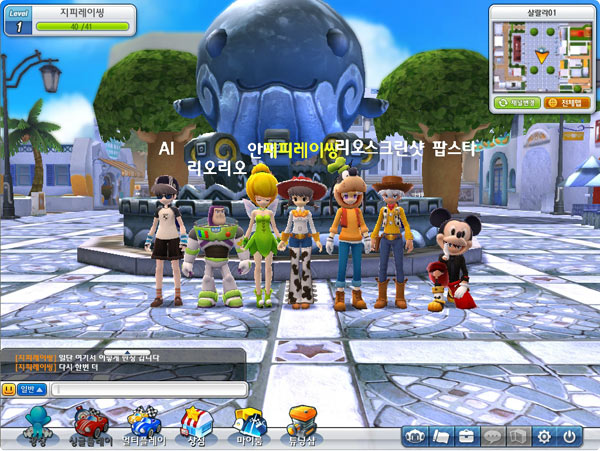Open the yellow smiley emoticon button

8,388
